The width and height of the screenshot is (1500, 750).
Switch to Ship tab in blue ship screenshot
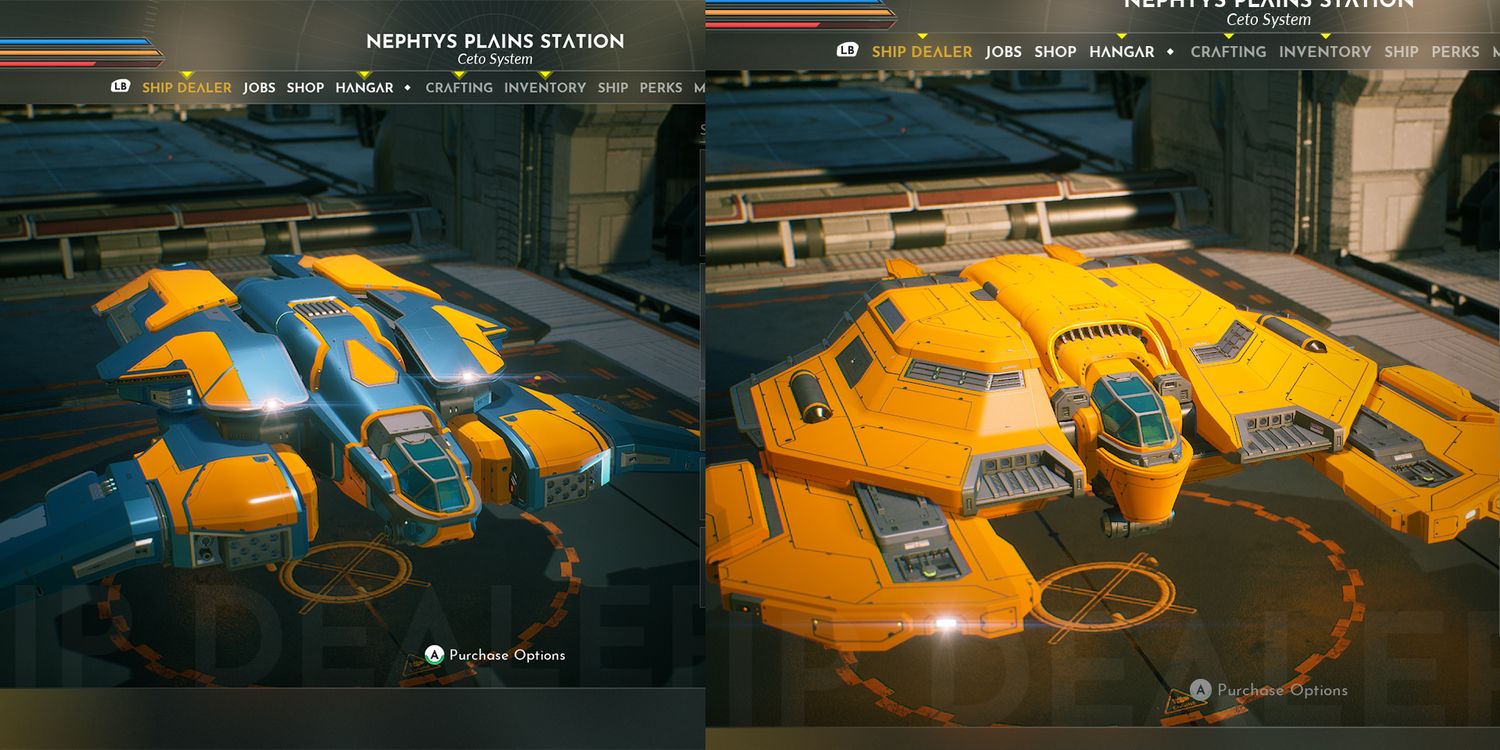[613, 88]
